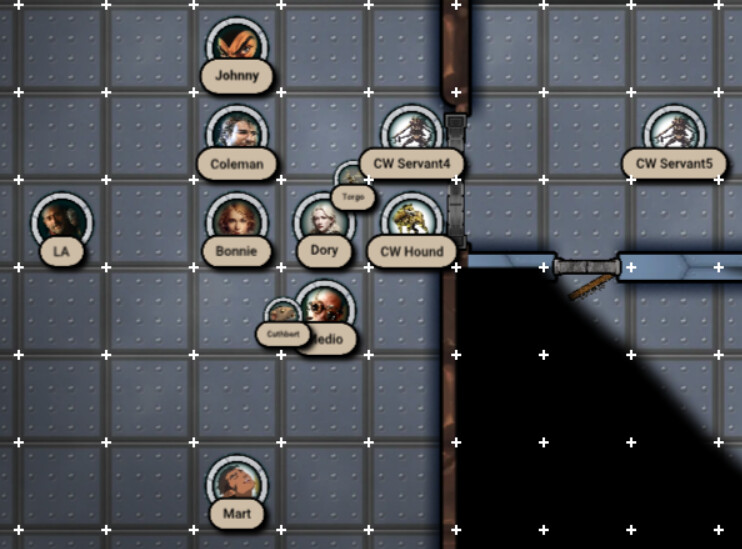This screenshot has width=742, height=549.
Task: Click the Coleman character token
Action: [x=237, y=133]
